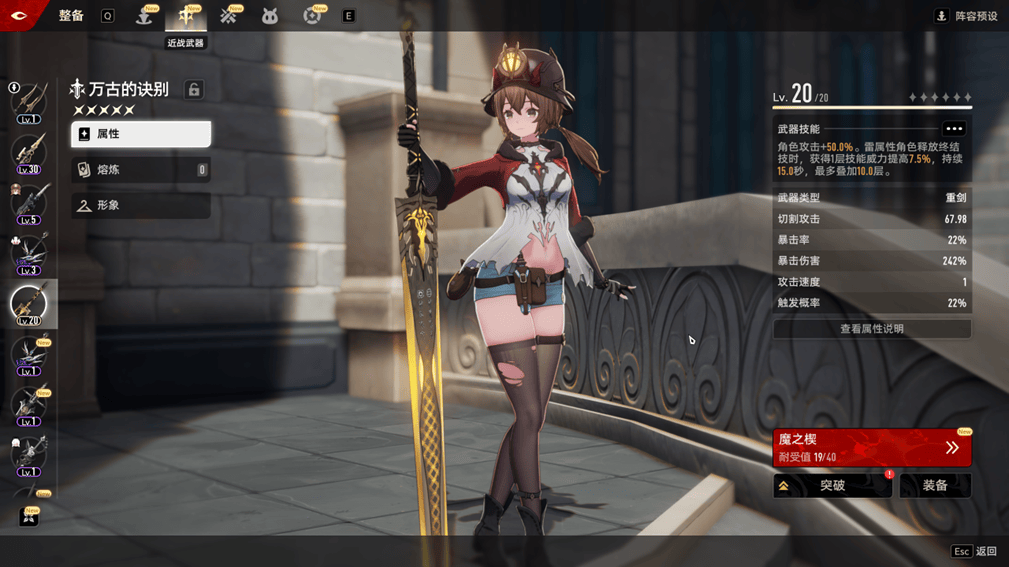Open the 属性 attributes tab
The height and width of the screenshot is (567, 1009).
point(141,134)
